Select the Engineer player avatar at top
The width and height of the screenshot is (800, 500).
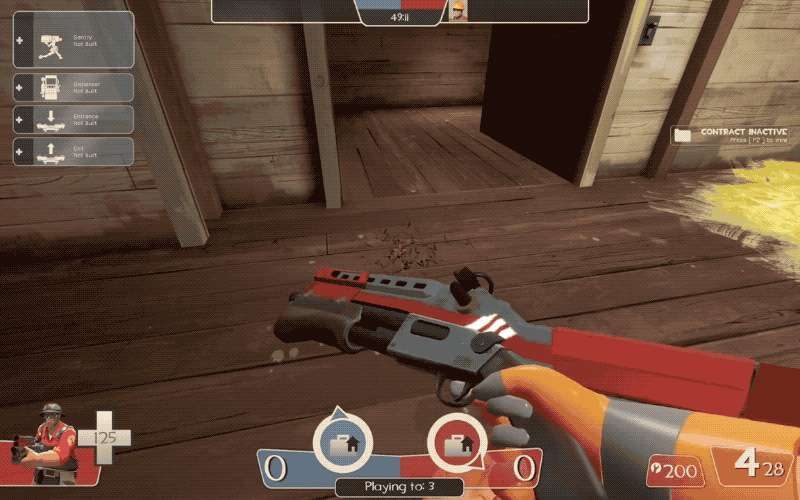pos(457,11)
